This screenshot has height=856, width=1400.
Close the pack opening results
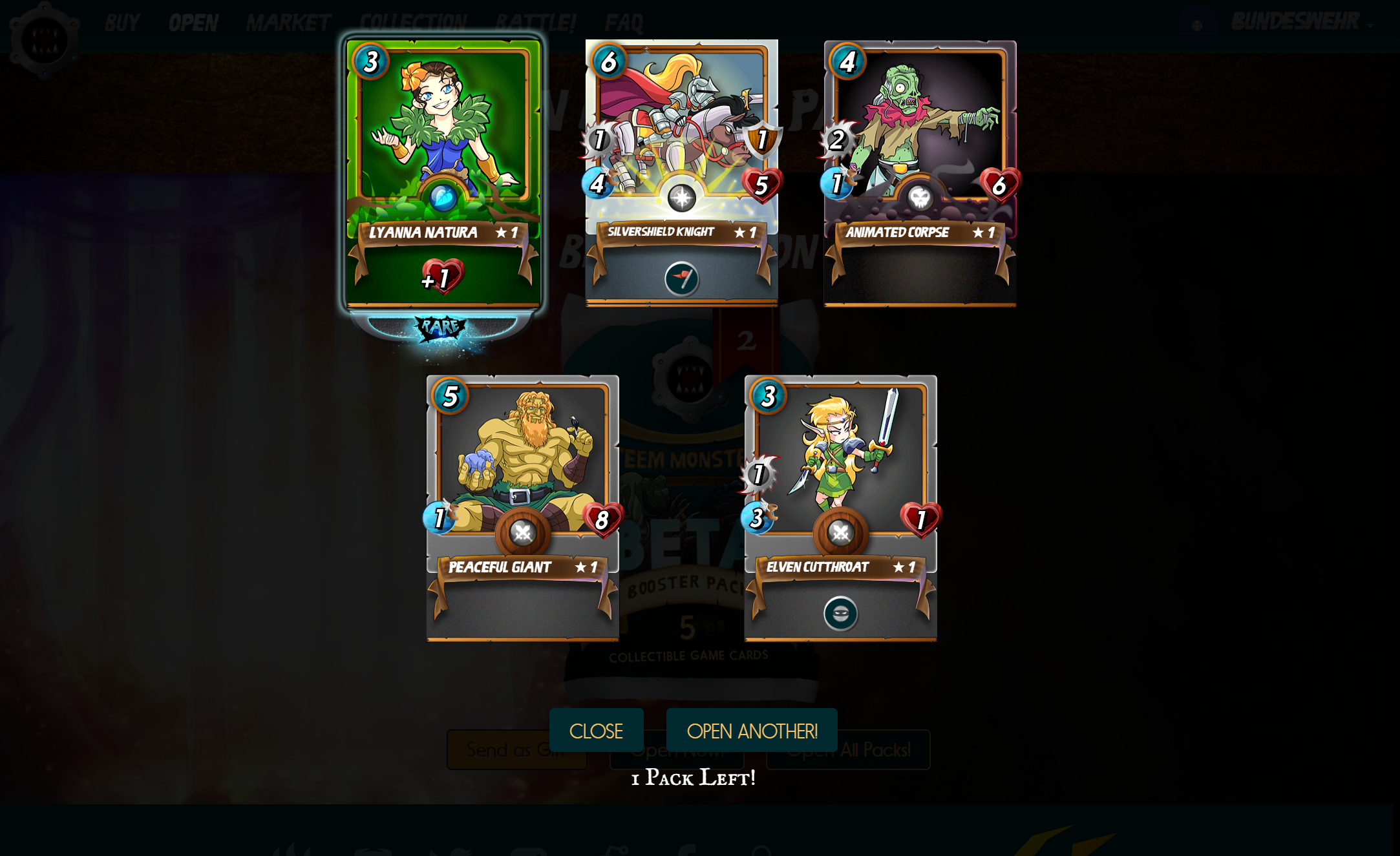coord(596,731)
